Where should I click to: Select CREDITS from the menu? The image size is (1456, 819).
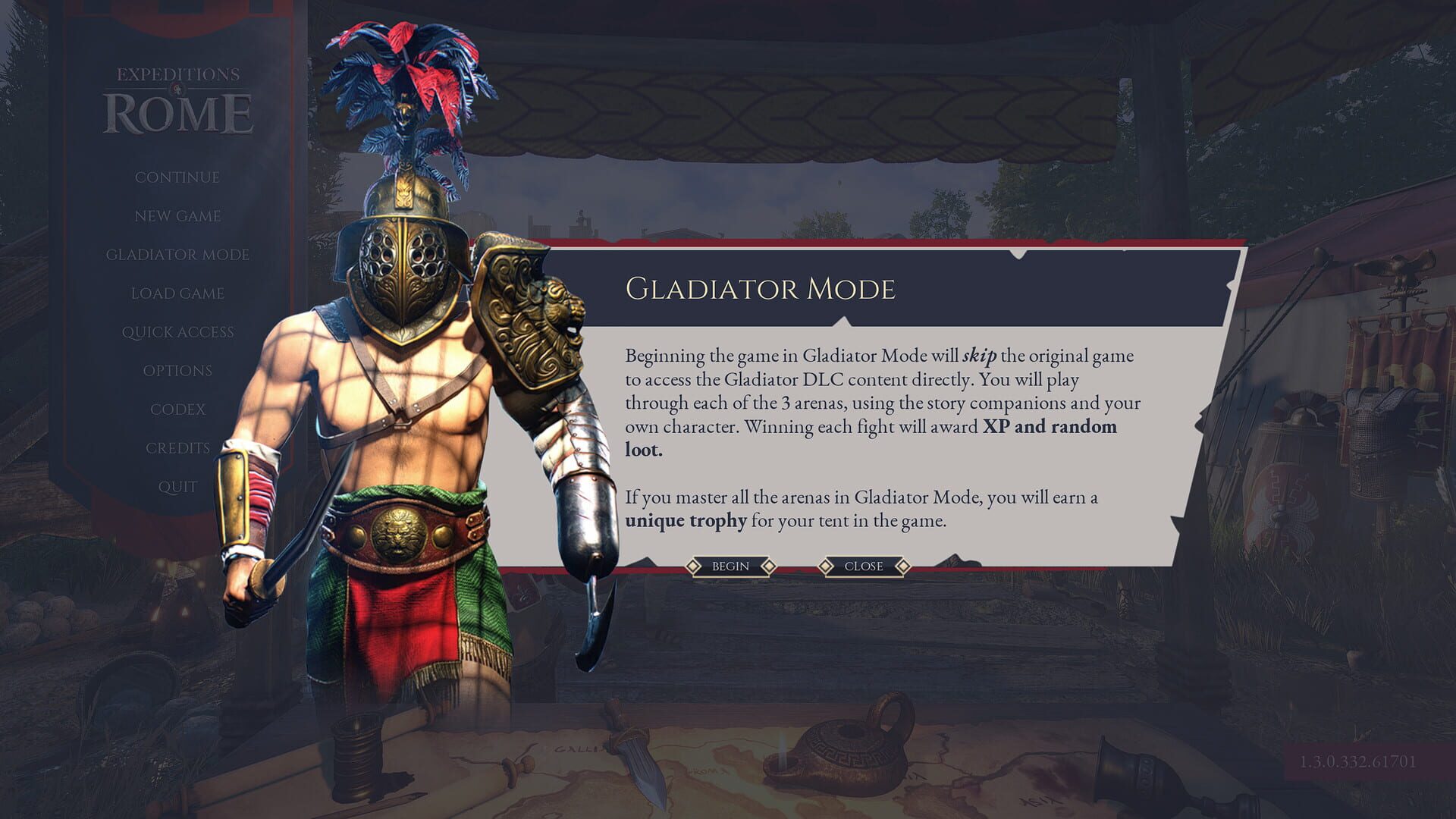[178, 447]
